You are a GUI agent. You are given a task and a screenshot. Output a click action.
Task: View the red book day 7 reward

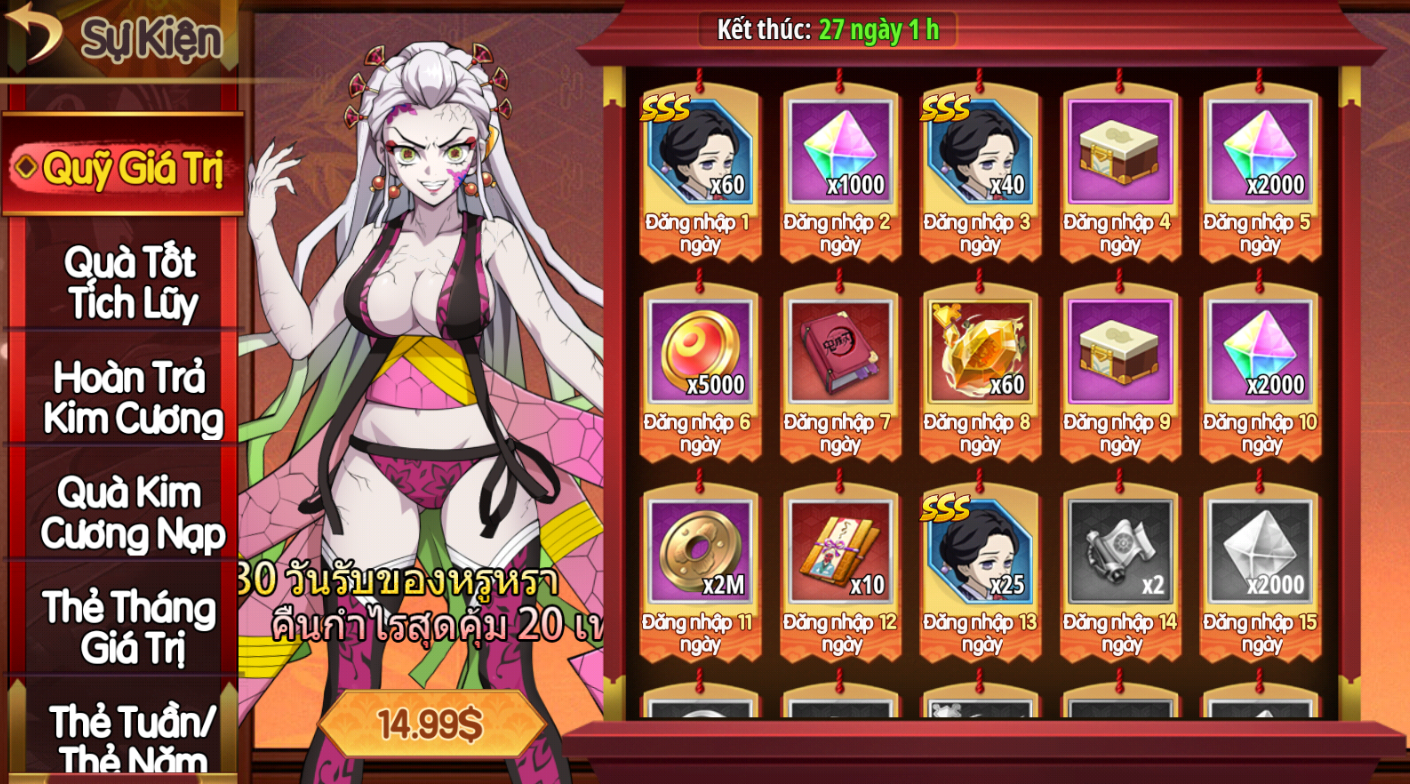click(x=840, y=352)
